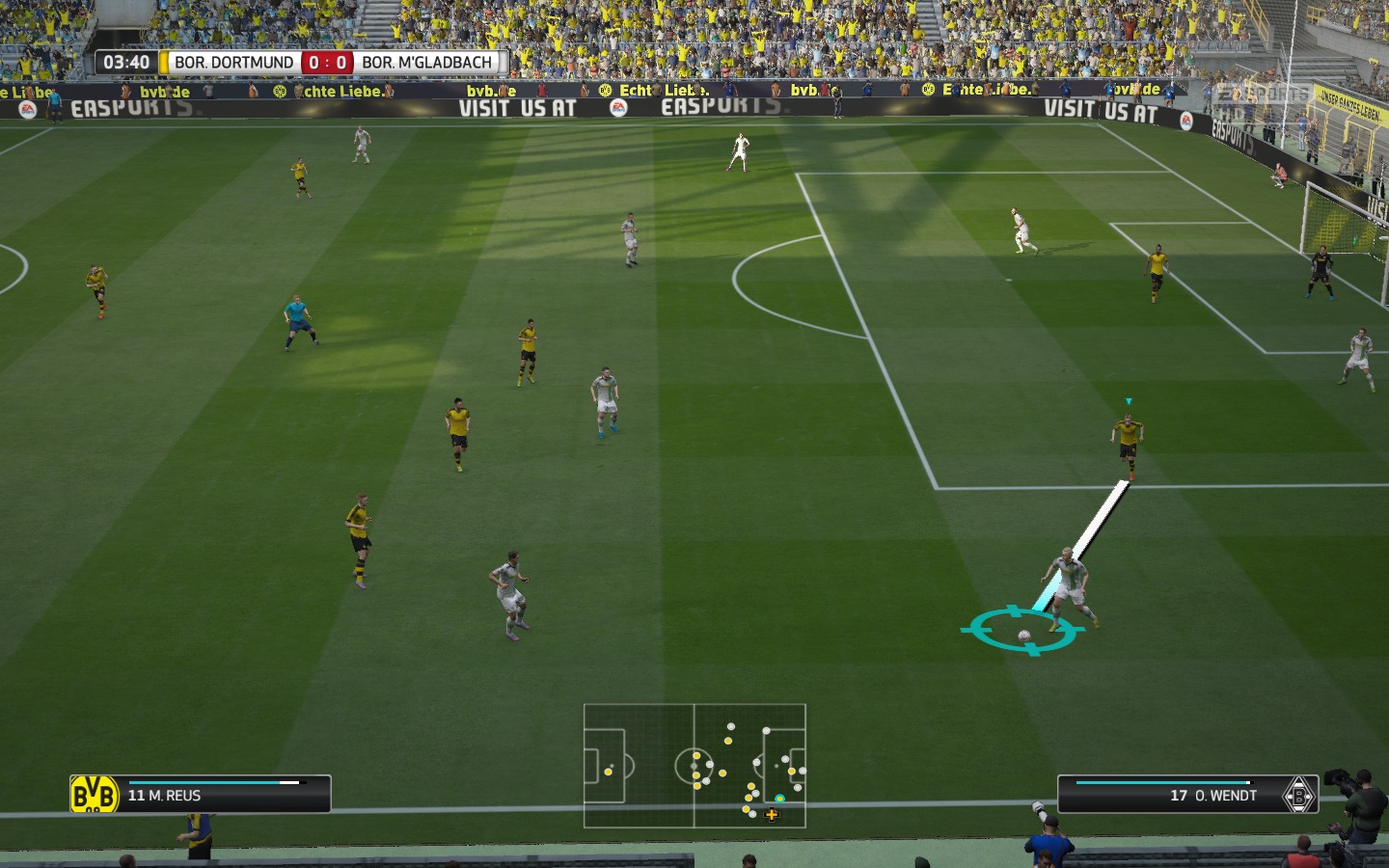Click the Borussia Dortmund BVB crest
1389x868 pixels.
94,795
